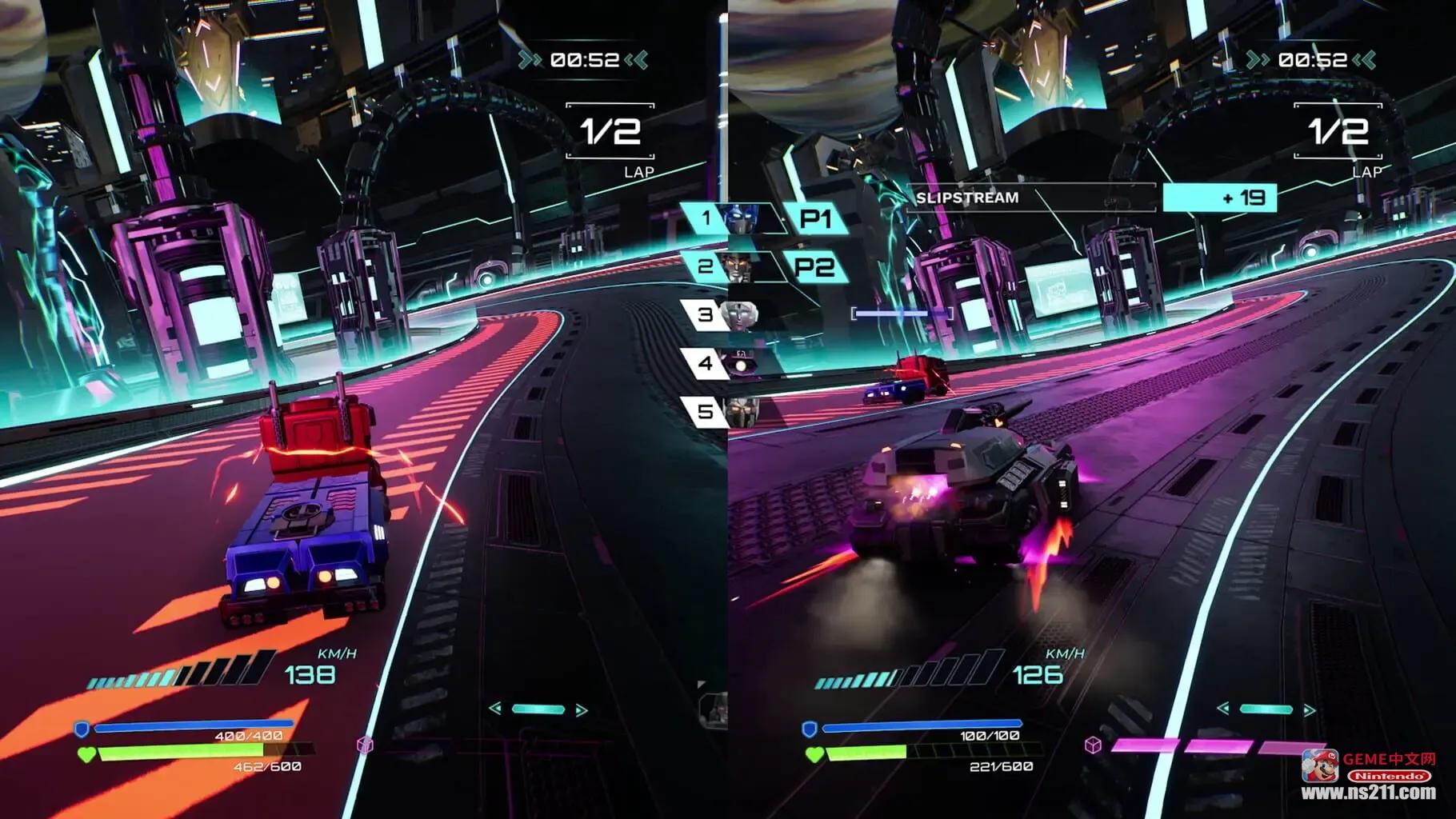
Task: Select Optimus Prime's first-place ranking row
Action: point(730,218)
